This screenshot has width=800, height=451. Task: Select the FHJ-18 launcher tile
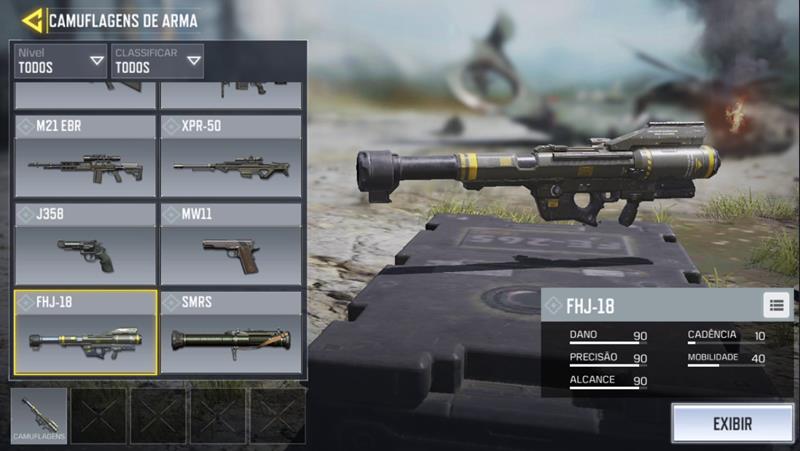click(85, 332)
